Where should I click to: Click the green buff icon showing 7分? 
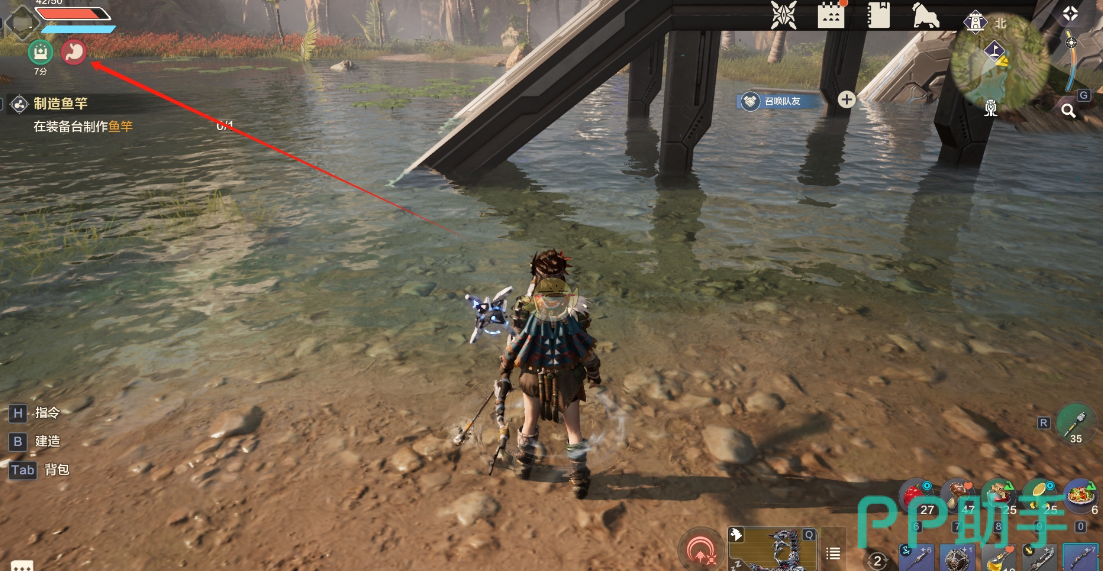coord(40,52)
